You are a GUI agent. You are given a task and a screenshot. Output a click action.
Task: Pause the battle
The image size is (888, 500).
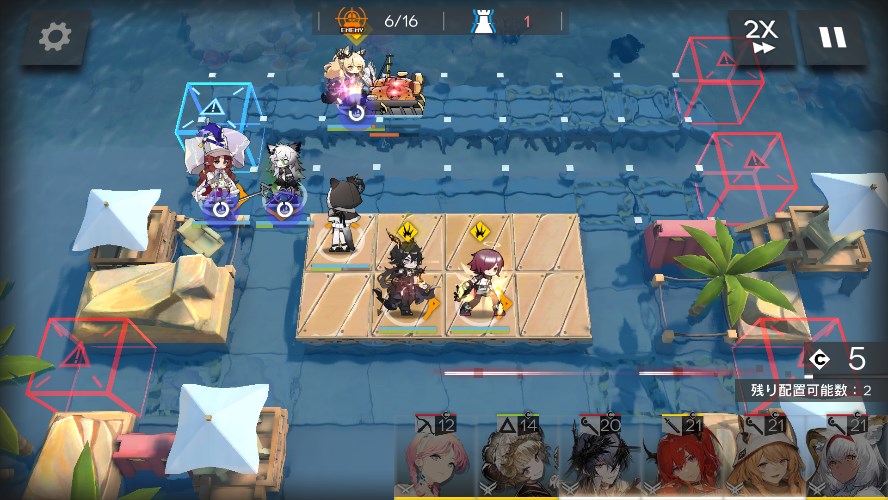click(832, 38)
